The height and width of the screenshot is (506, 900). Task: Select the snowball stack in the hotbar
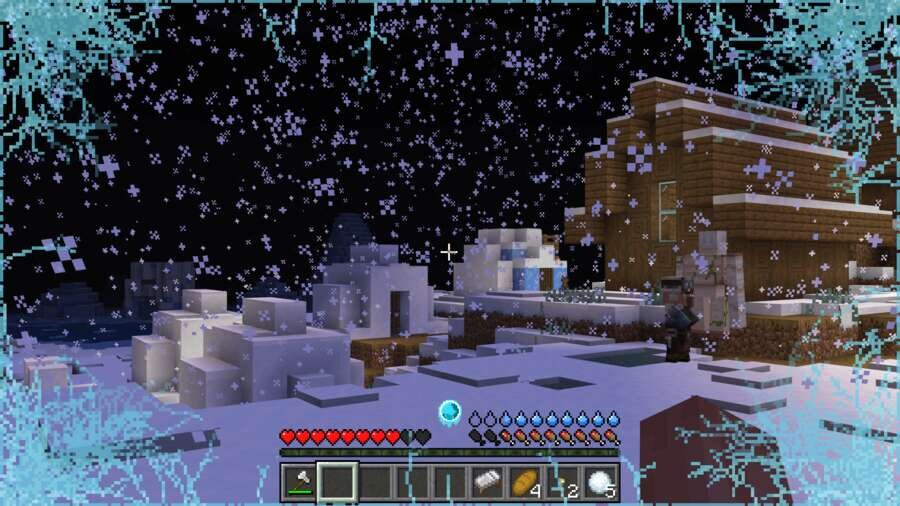(600, 482)
